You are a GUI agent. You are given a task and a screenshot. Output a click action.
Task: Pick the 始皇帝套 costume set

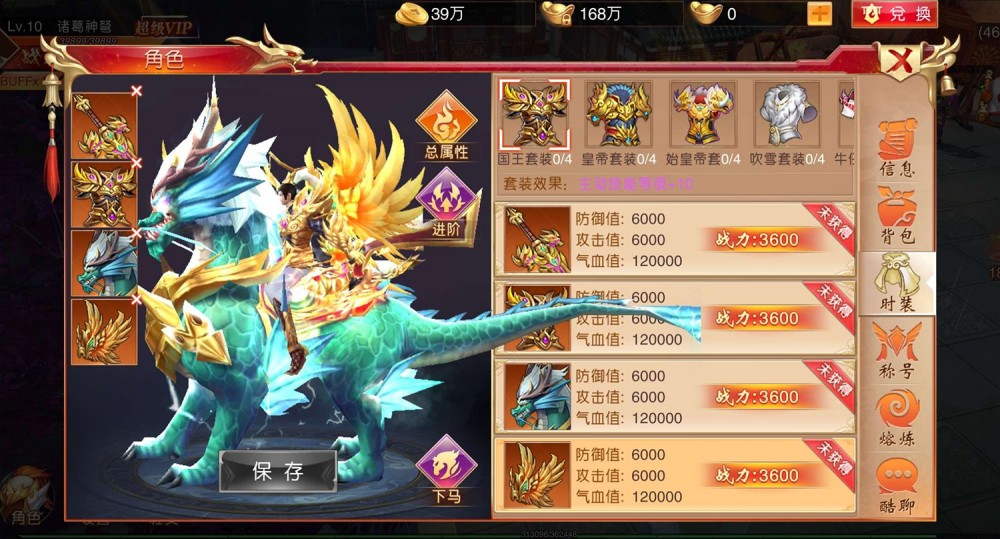704,117
